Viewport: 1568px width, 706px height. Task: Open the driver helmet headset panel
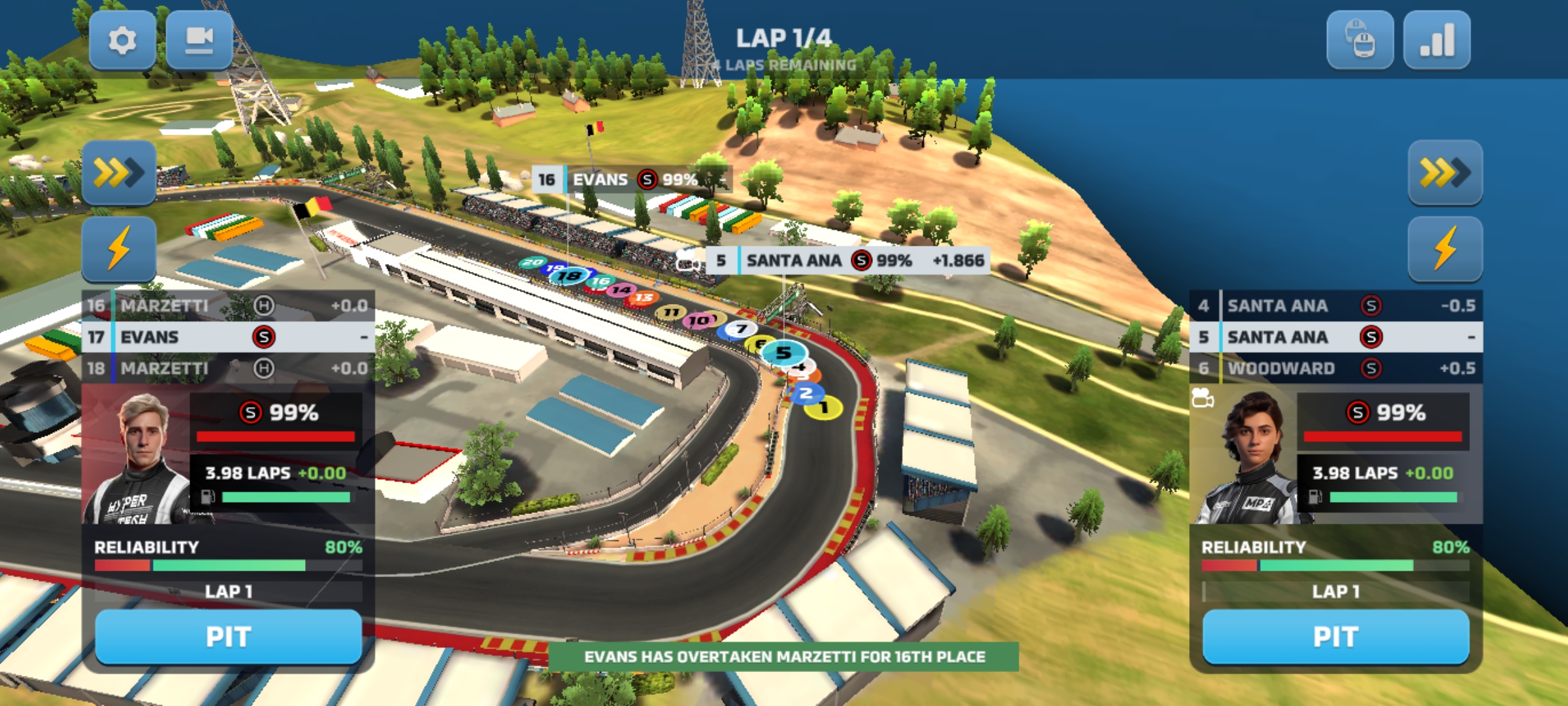pos(1360,41)
